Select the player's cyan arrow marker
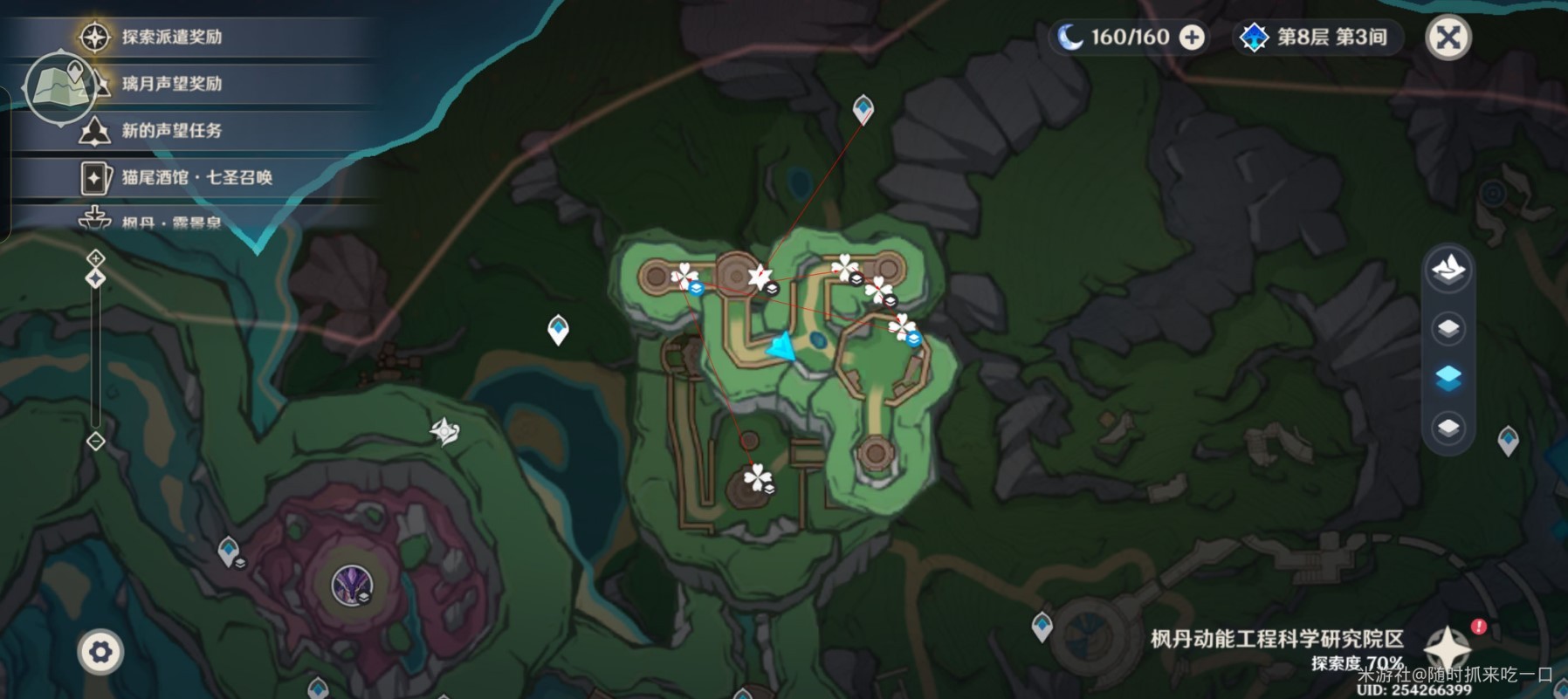The image size is (1568, 699). click(x=781, y=348)
